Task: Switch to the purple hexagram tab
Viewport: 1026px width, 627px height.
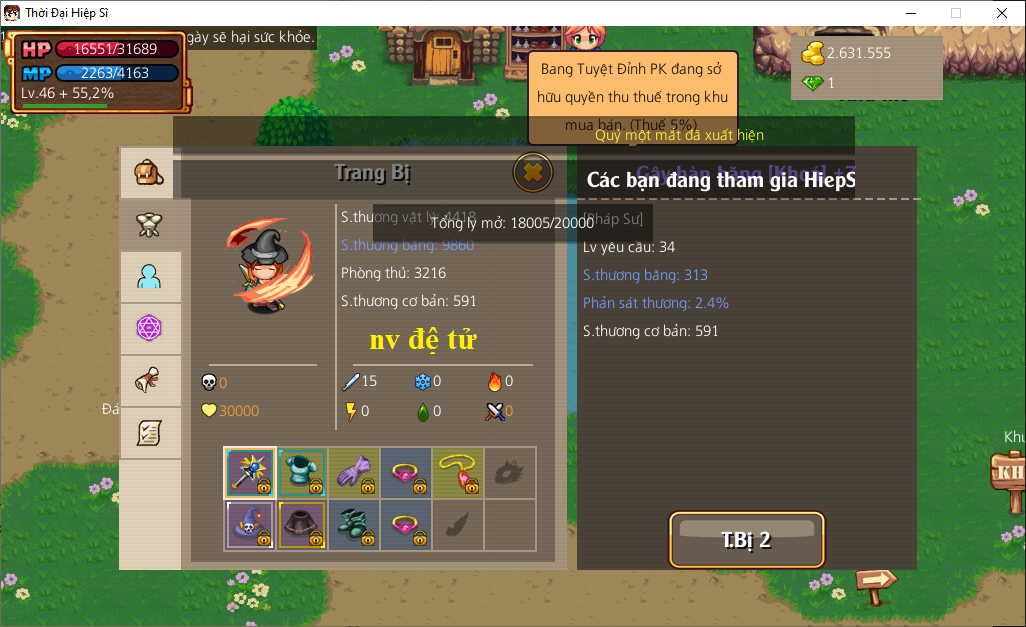Action: pos(149,329)
